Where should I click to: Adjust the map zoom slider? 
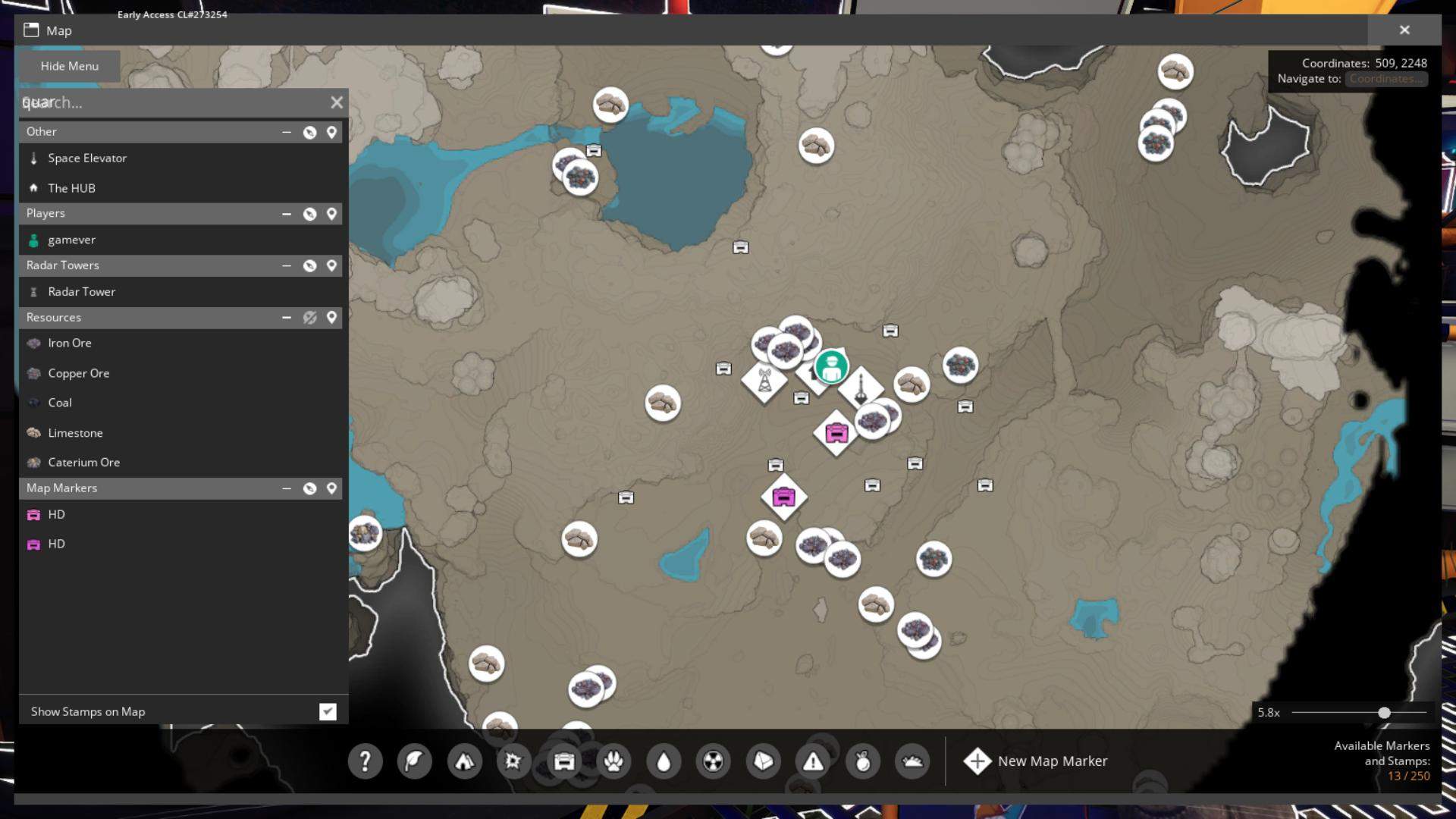(x=1384, y=713)
